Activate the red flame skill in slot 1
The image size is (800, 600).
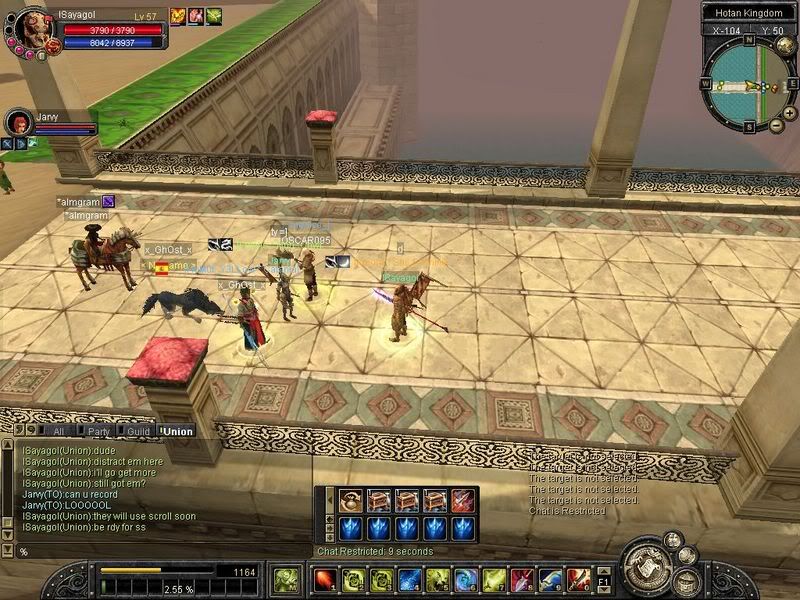(x=324, y=579)
